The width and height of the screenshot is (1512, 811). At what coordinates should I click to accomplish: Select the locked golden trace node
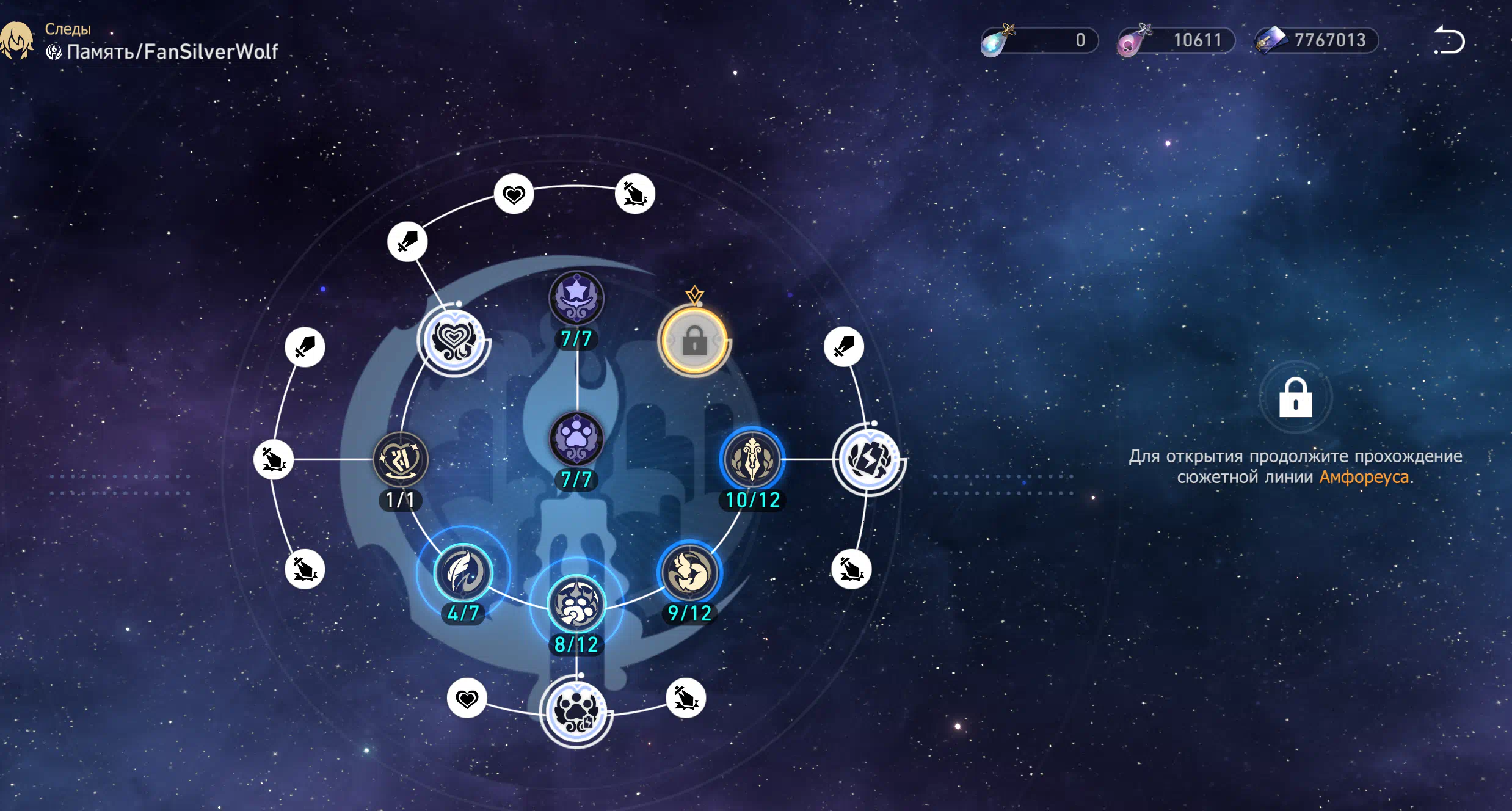pos(694,341)
